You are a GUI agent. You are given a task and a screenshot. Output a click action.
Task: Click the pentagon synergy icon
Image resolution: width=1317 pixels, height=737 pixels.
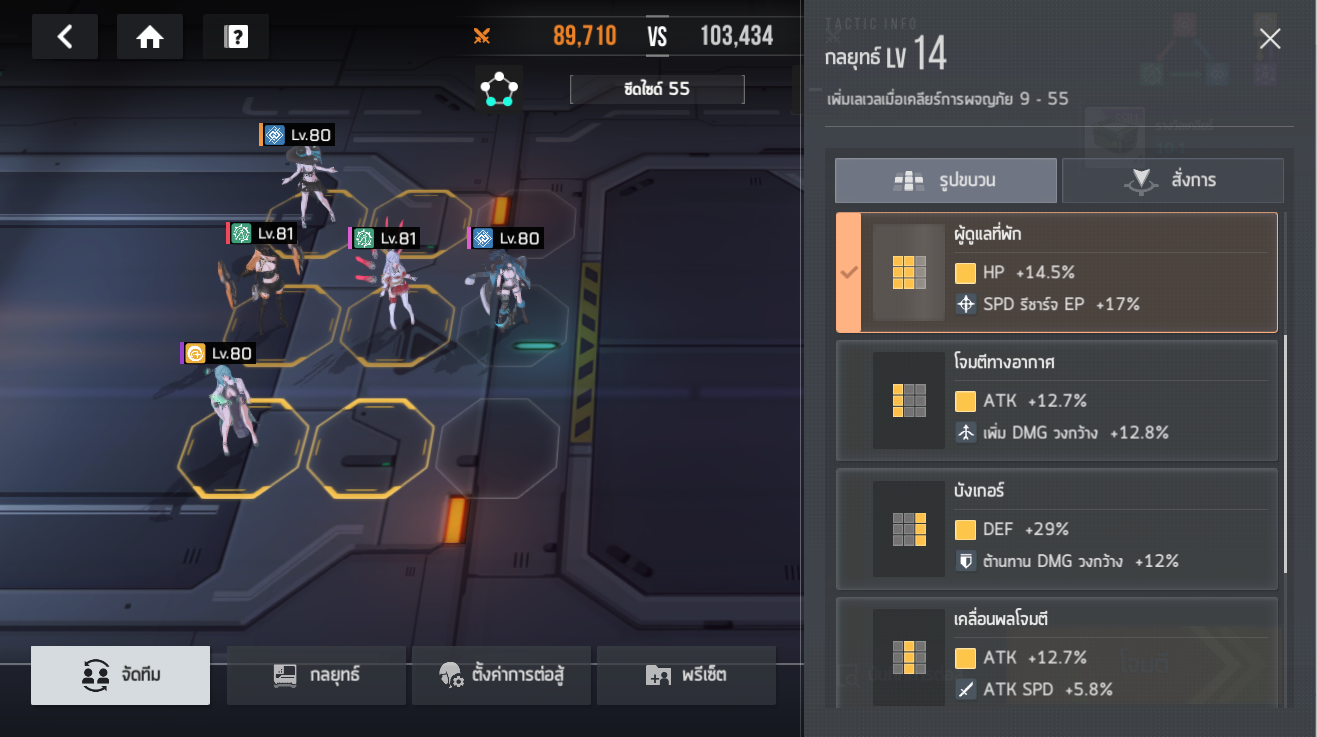click(498, 89)
